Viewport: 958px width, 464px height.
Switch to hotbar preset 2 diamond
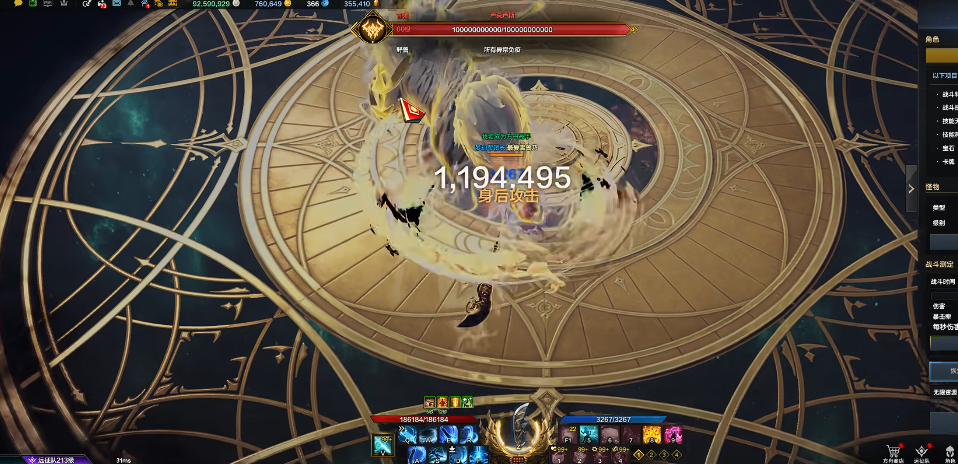(x=653, y=455)
